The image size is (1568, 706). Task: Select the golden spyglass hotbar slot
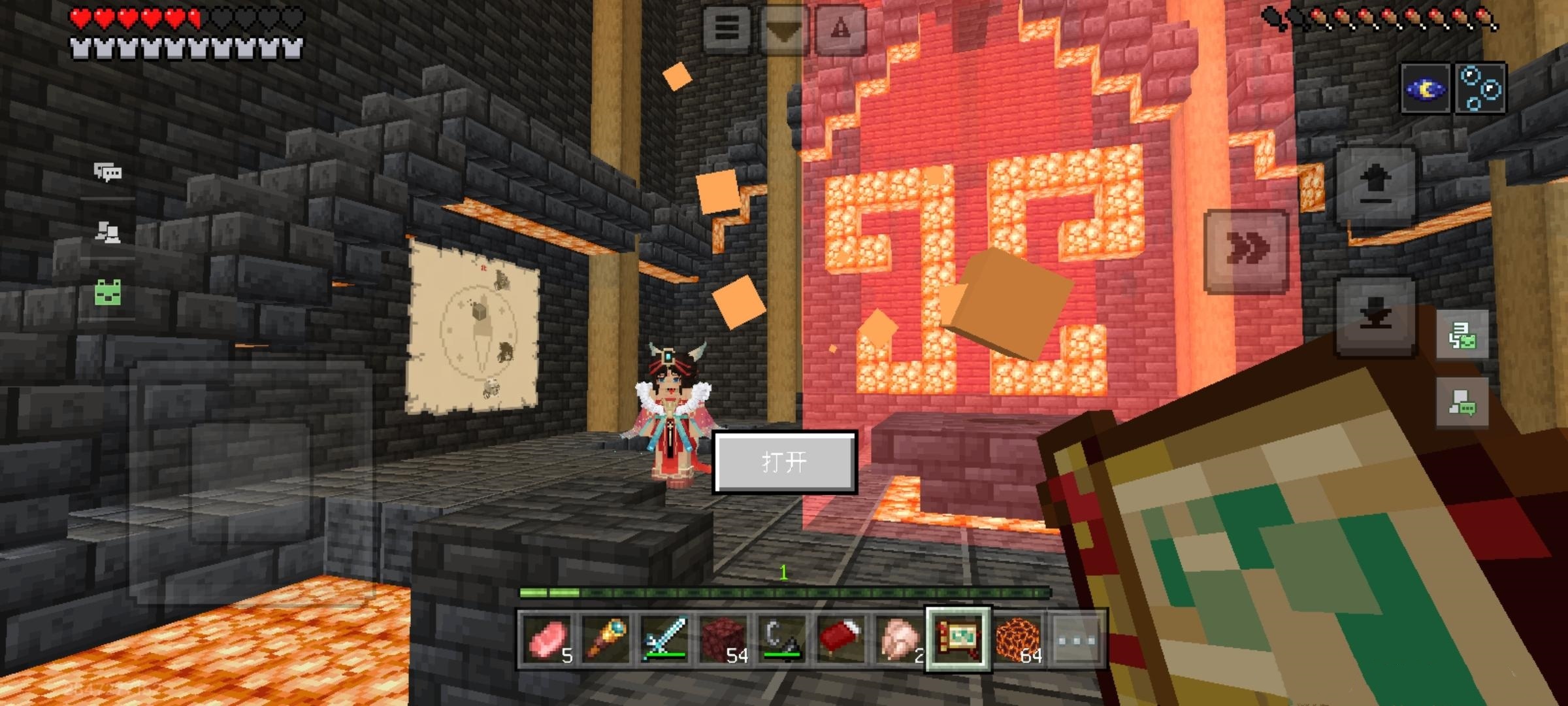606,639
